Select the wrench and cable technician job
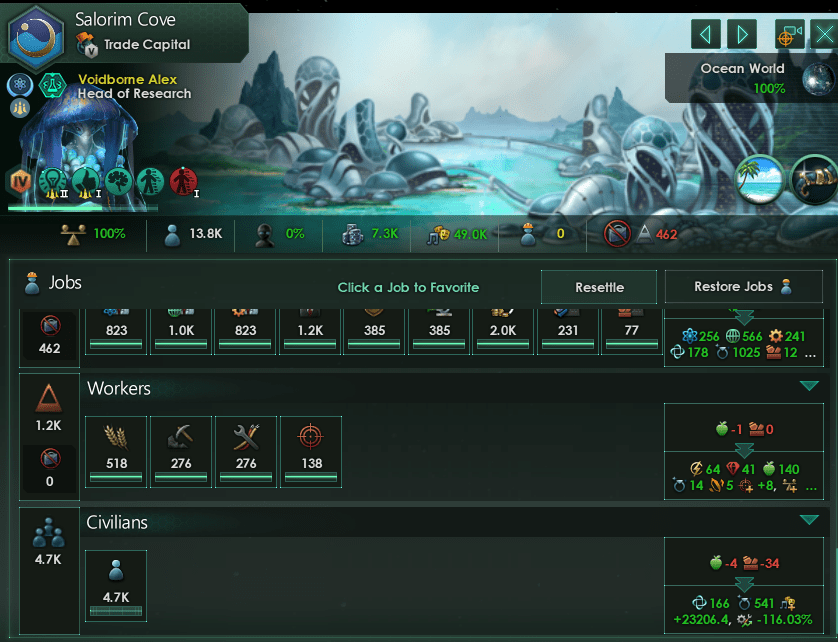 point(246,451)
